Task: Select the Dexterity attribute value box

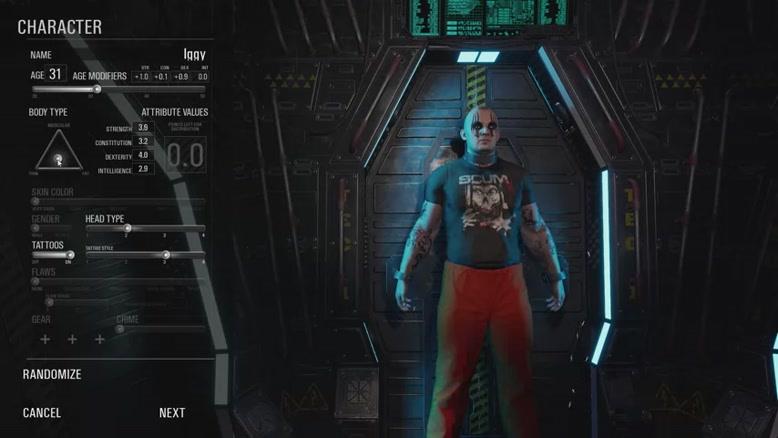Action: tap(143, 155)
